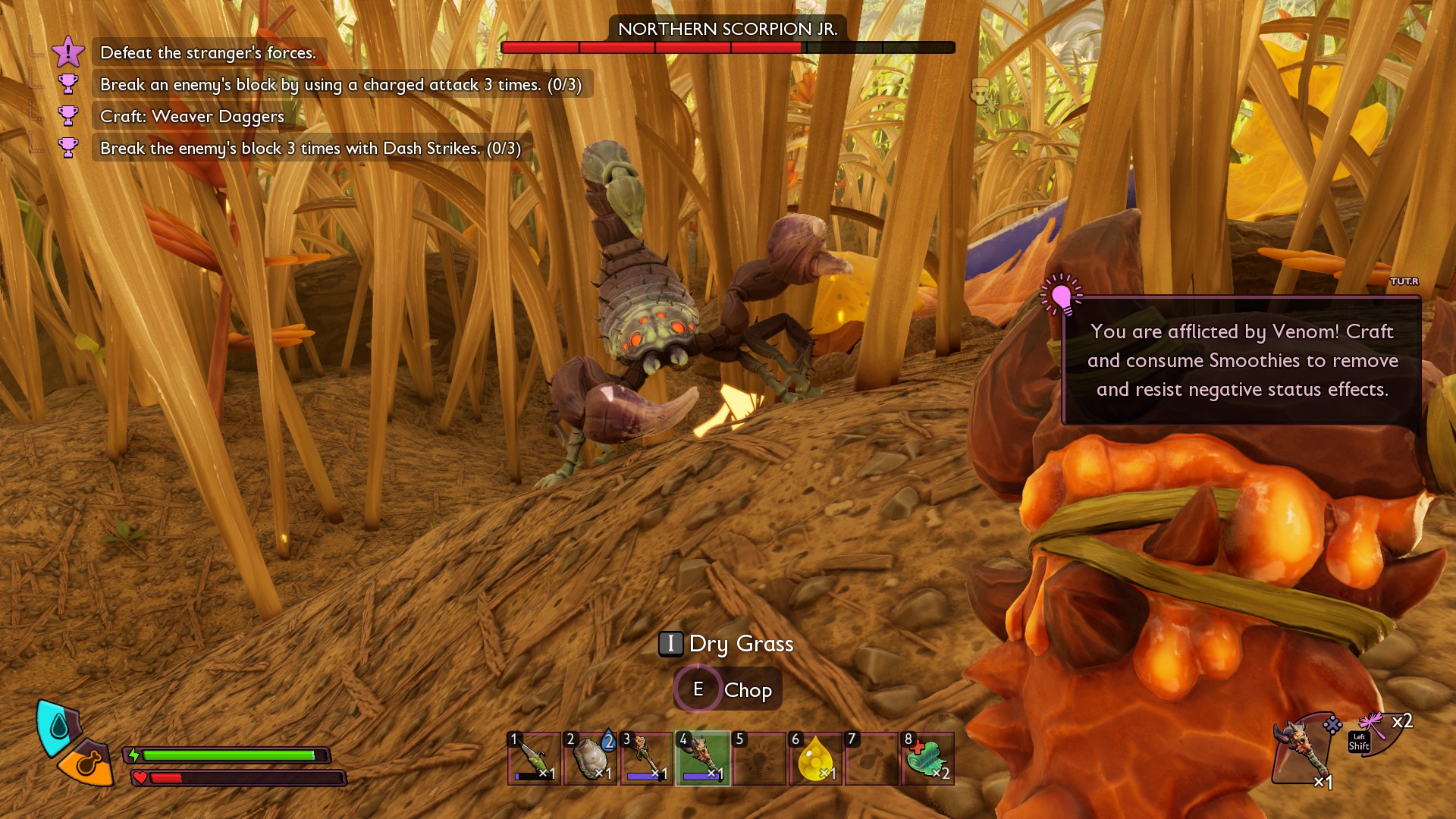Select the charged attack block-break objective
1456x819 pixels.
pos(340,85)
